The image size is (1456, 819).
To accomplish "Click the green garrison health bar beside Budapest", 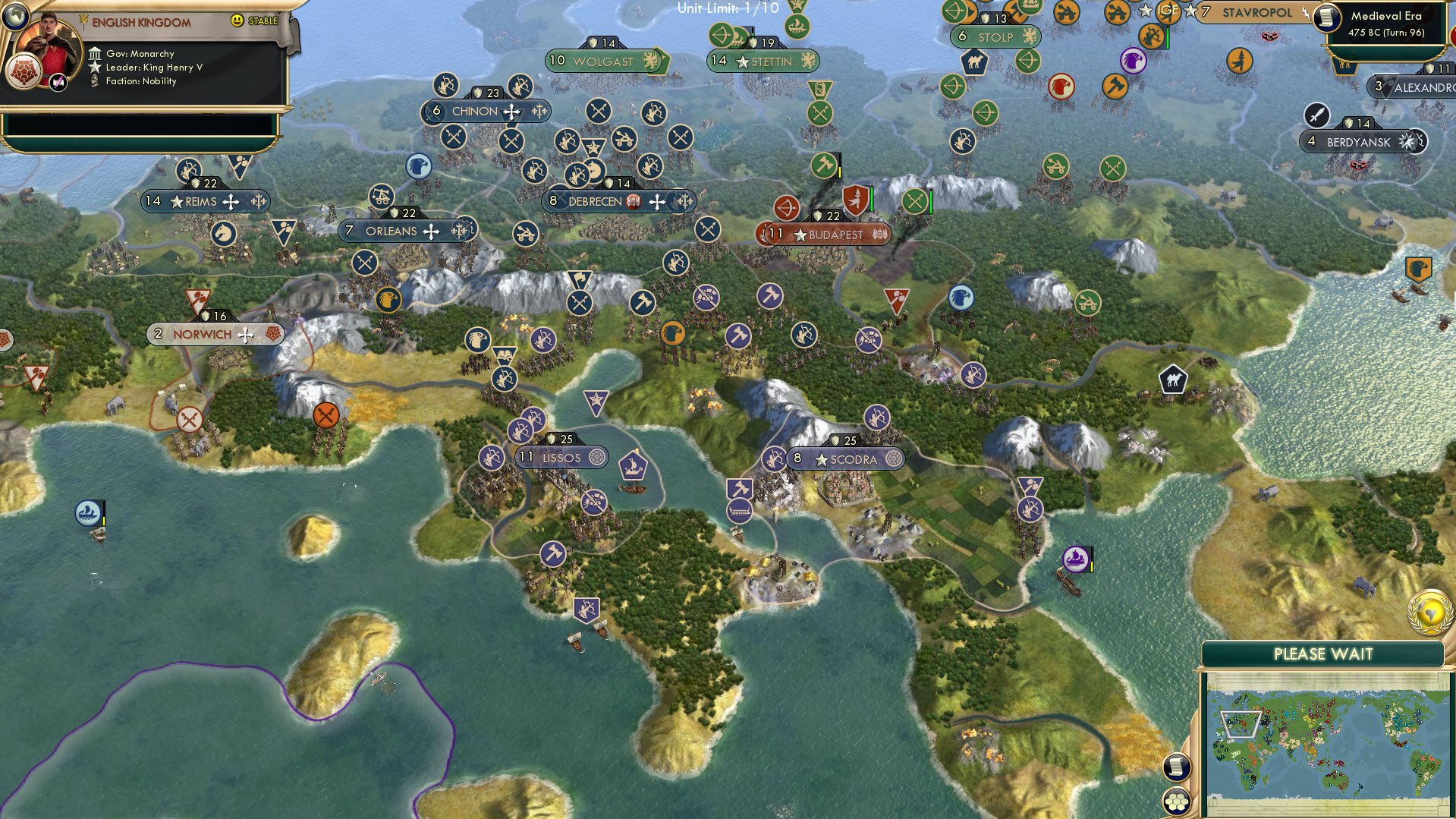I will pos(871,200).
